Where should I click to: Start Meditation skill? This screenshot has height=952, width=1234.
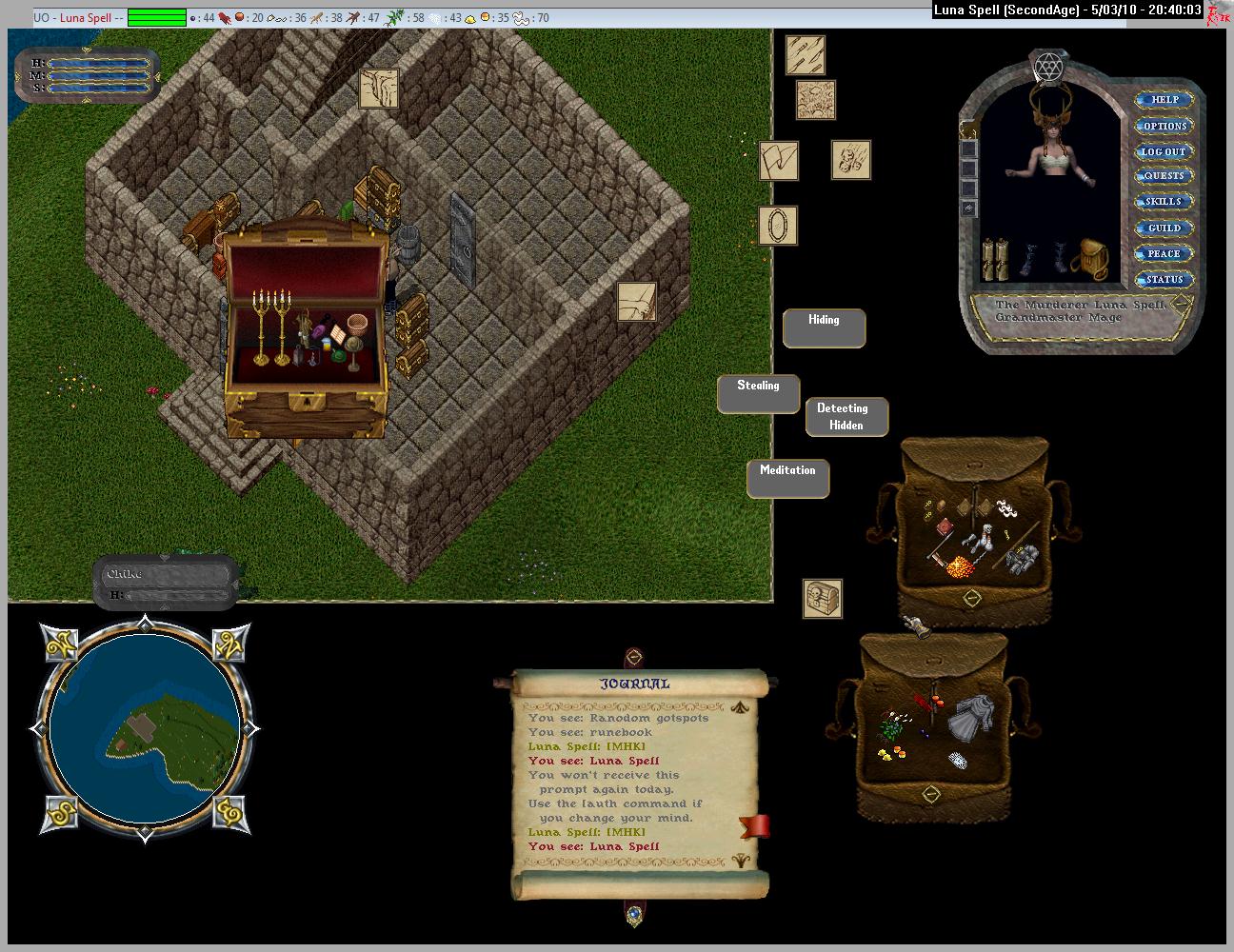(x=787, y=478)
